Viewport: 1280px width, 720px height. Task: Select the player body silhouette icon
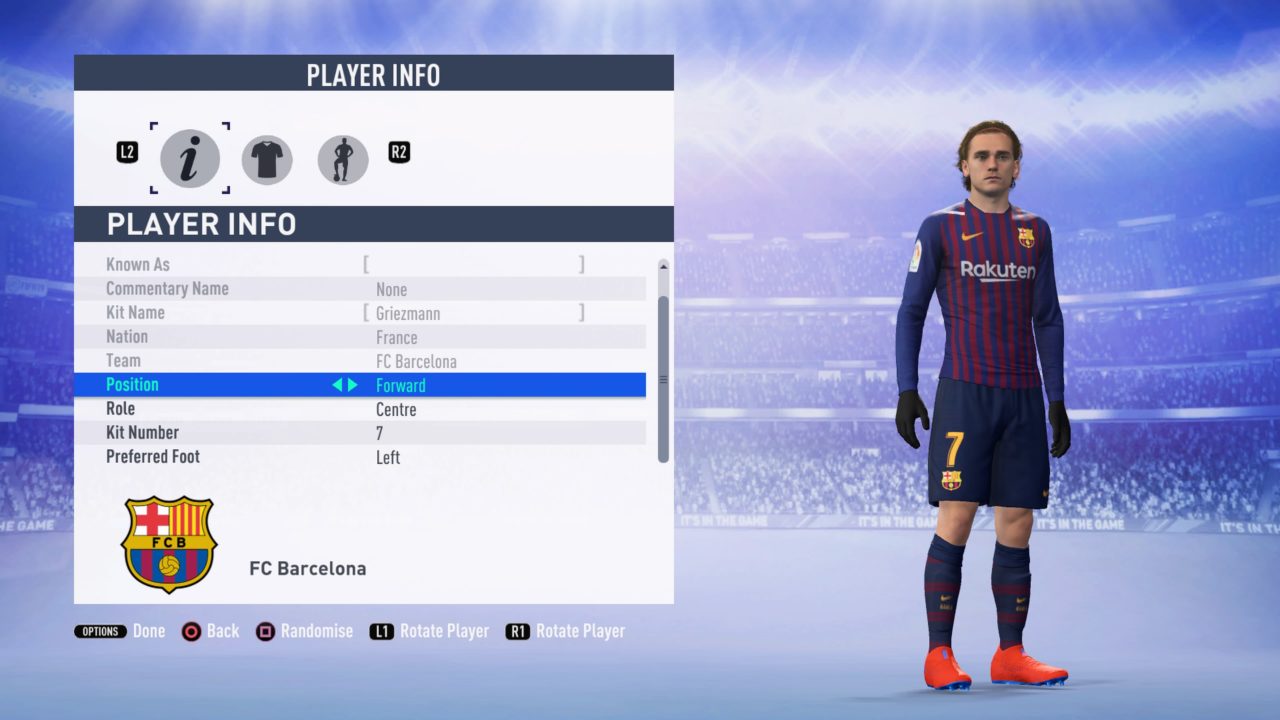click(342, 159)
